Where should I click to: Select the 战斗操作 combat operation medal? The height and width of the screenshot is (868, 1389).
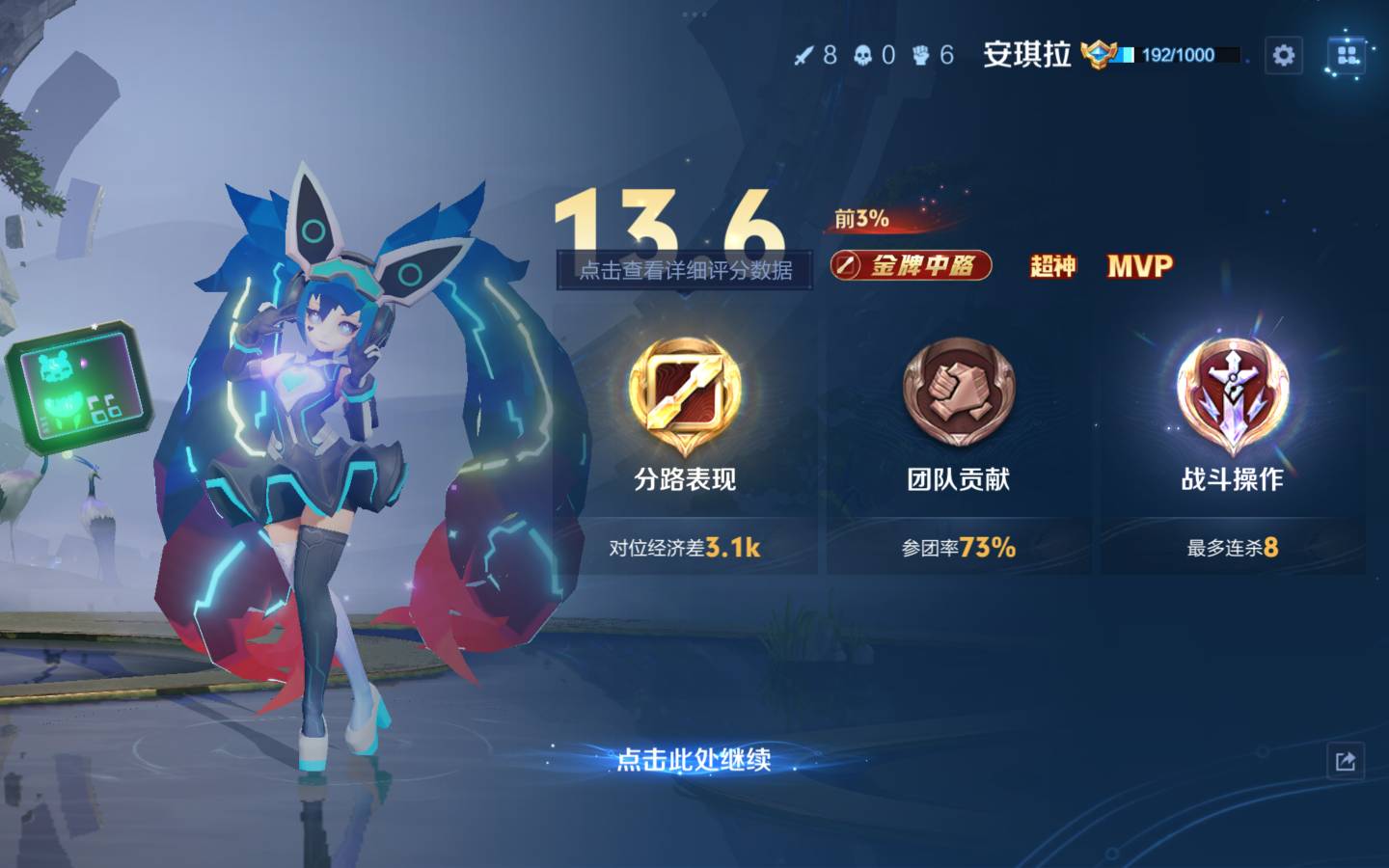pyautogui.click(x=1232, y=396)
